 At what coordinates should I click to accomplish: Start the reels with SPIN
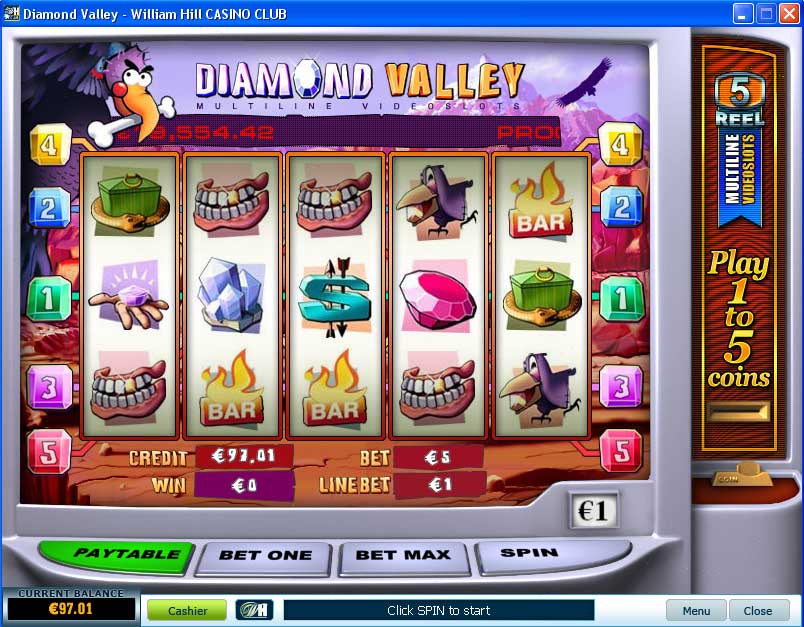(529, 553)
